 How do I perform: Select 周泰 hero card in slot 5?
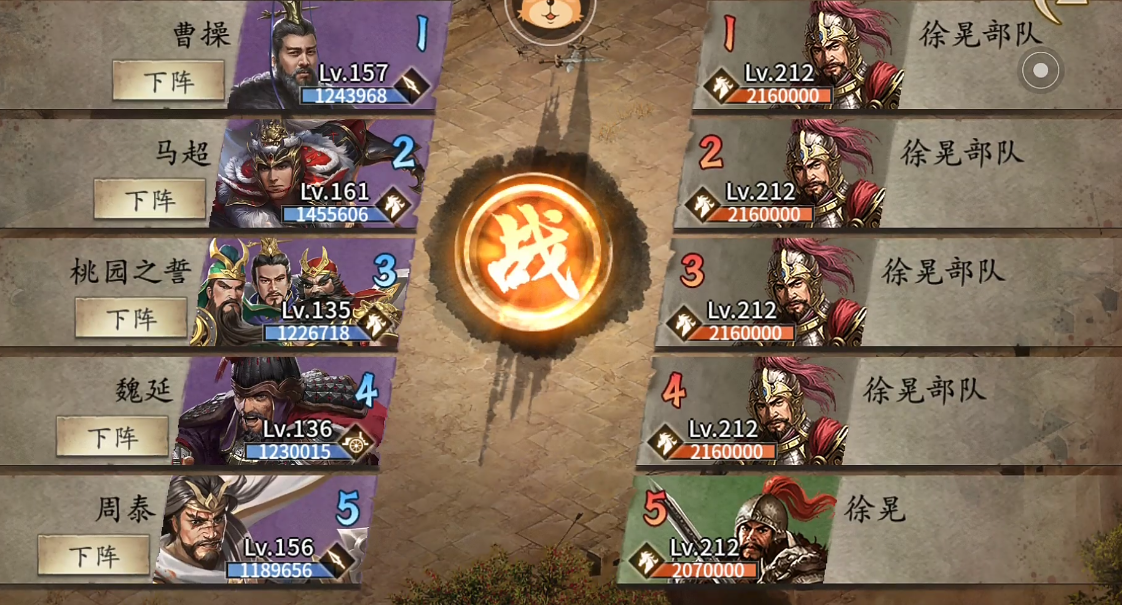click(x=262, y=529)
